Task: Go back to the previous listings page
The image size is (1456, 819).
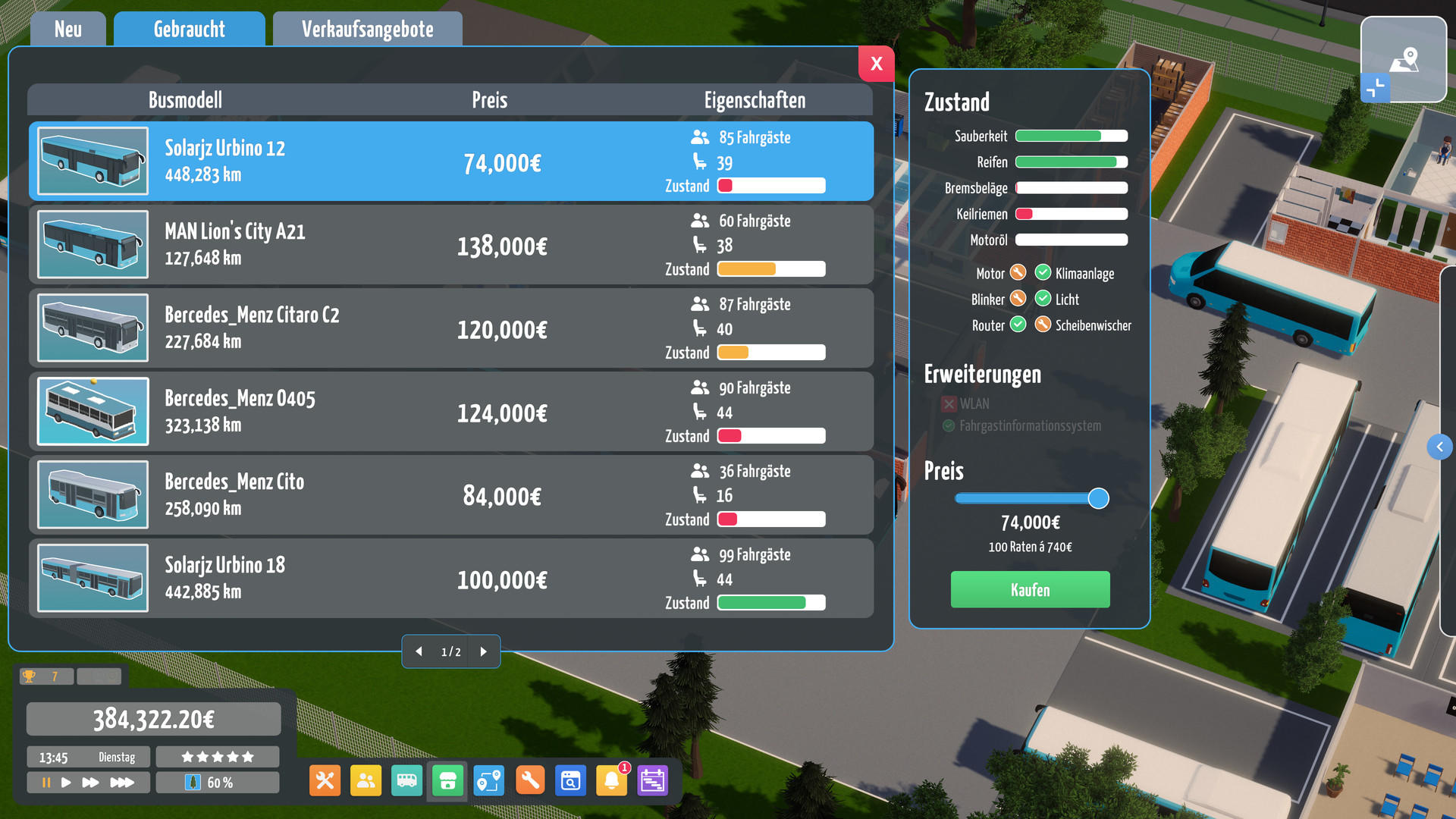Action: [419, 651]
